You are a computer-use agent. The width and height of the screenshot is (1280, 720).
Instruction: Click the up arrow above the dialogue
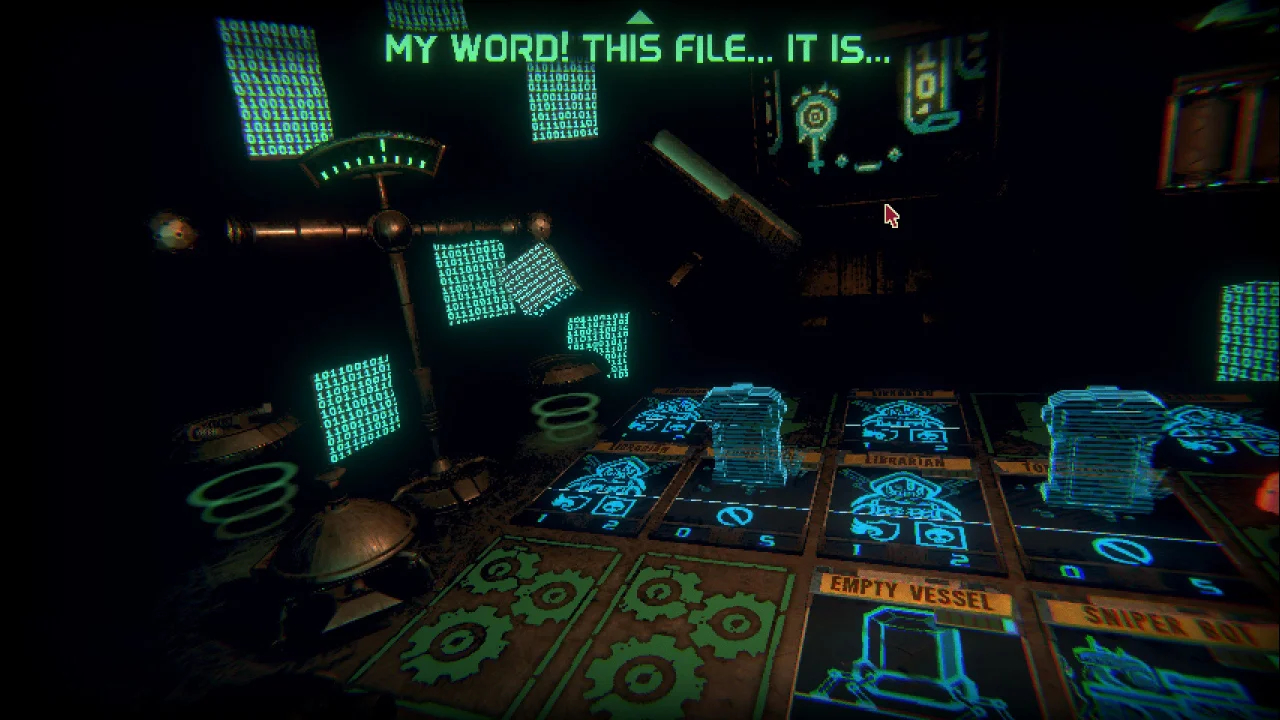point(639,17)
